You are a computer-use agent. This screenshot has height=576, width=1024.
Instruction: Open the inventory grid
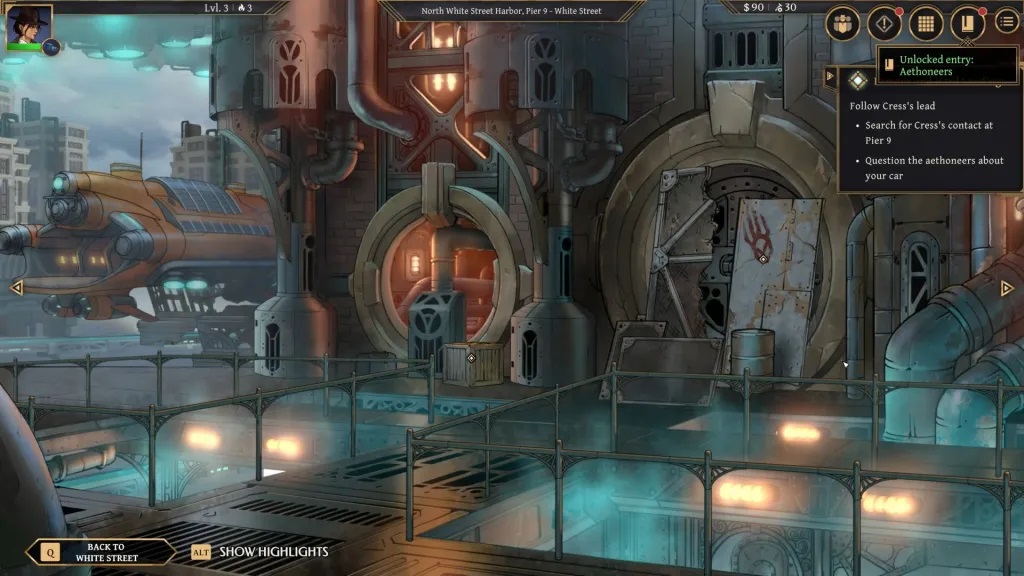[x=926, y=23]
